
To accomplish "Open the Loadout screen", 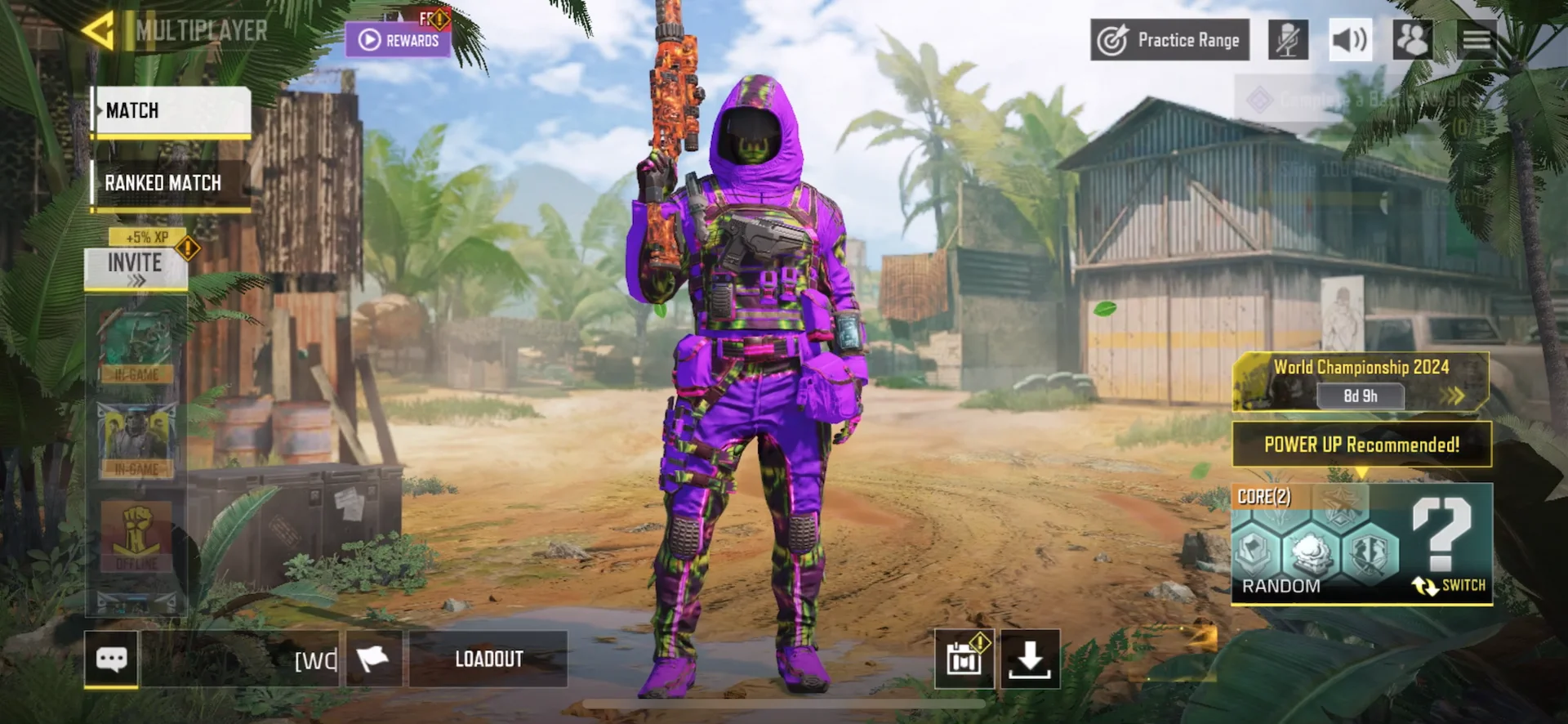I will pyautogui.click(x=488, y=659).
